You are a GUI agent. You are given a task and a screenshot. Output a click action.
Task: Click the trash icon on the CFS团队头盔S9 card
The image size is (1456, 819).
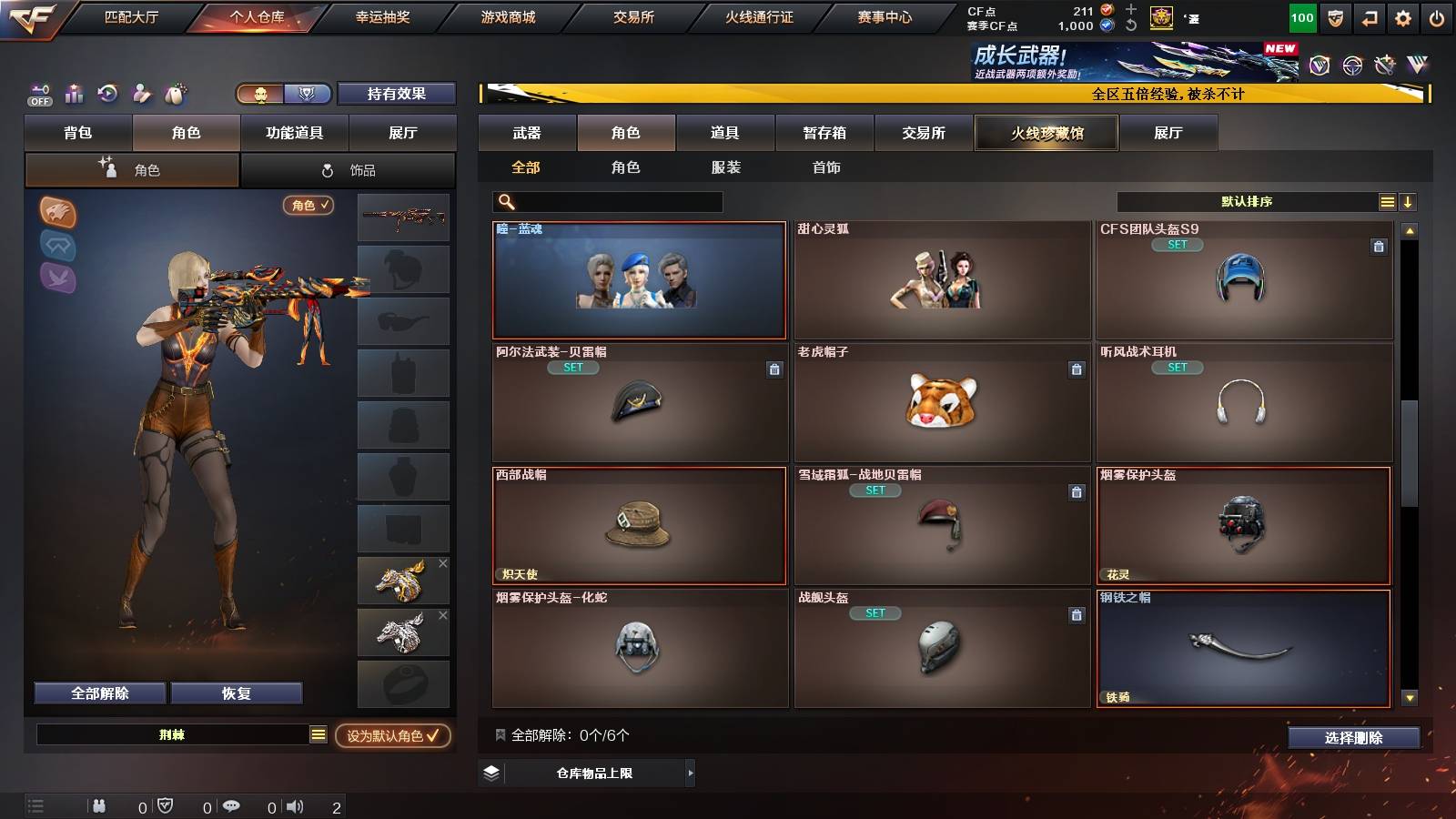tap(1380, 244)
